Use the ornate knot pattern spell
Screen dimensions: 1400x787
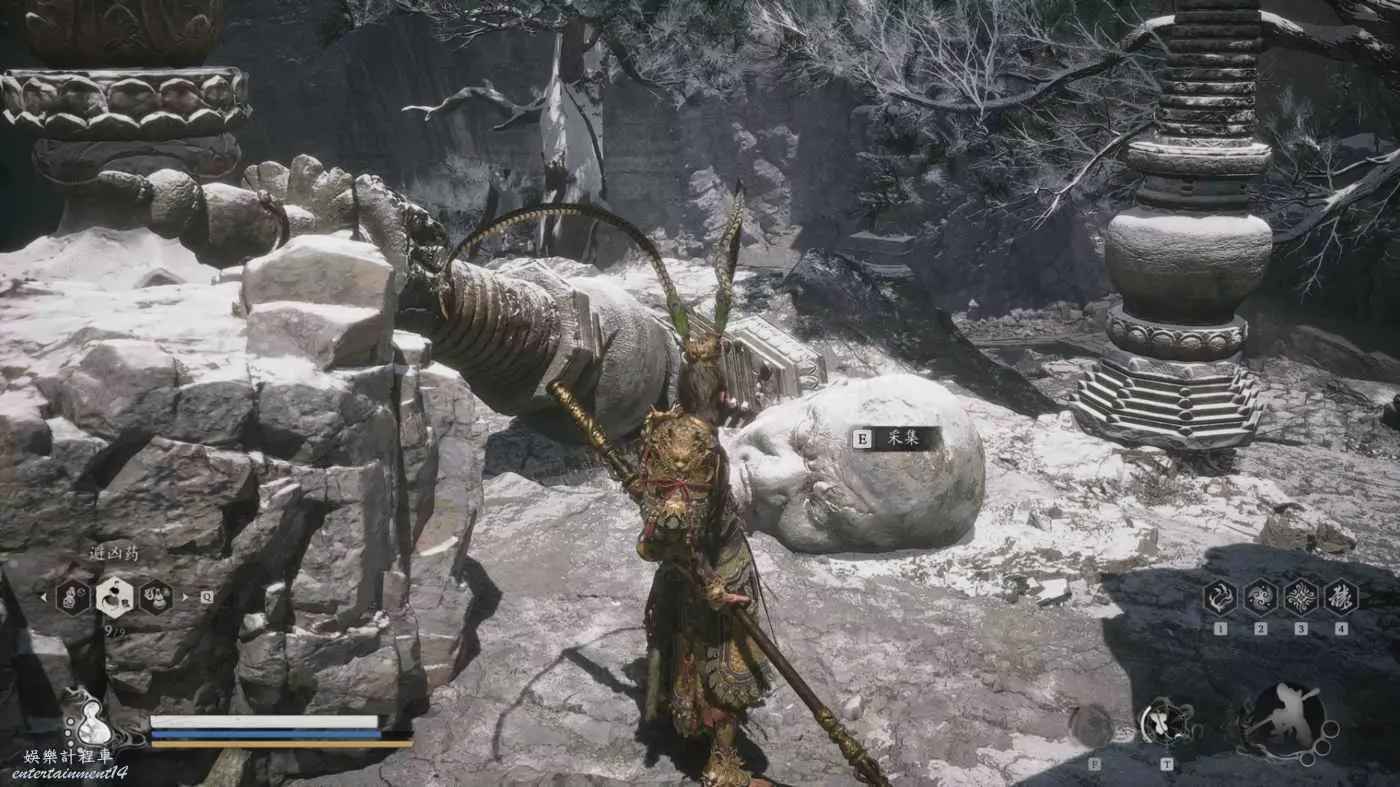[x=1300, y=597]
